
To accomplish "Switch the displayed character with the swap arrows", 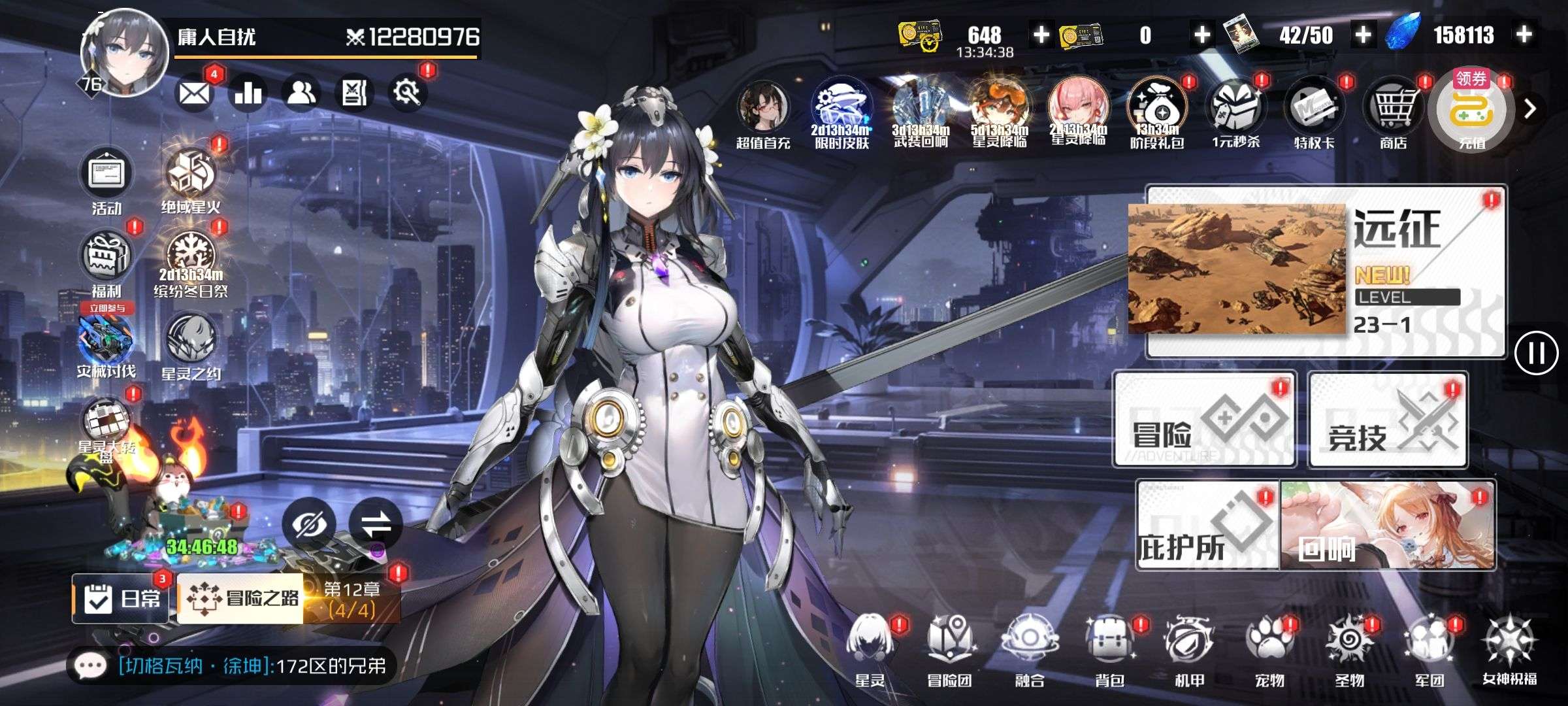I will (375, 524).
